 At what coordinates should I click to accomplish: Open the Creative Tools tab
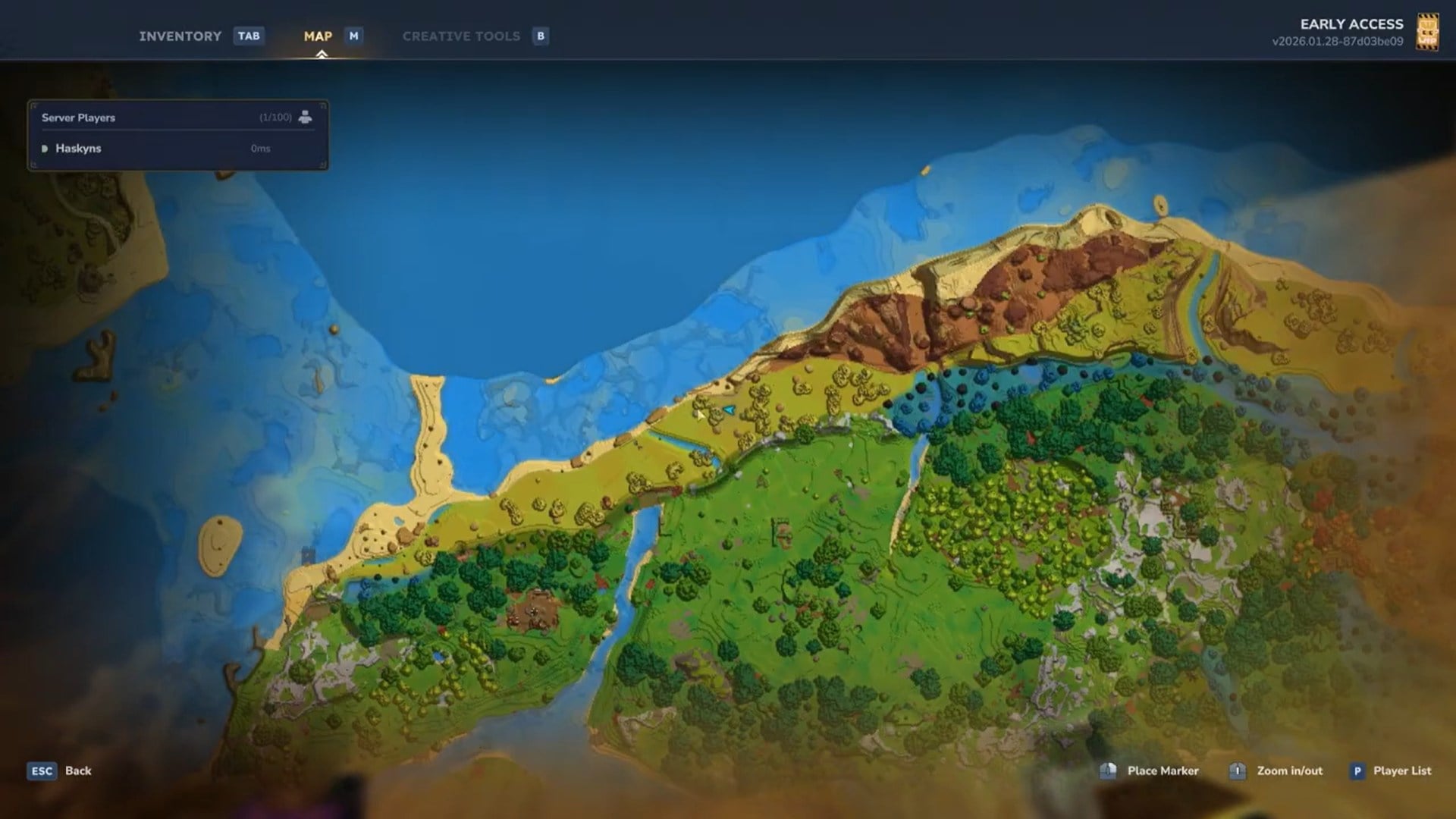tap(461, 36)
